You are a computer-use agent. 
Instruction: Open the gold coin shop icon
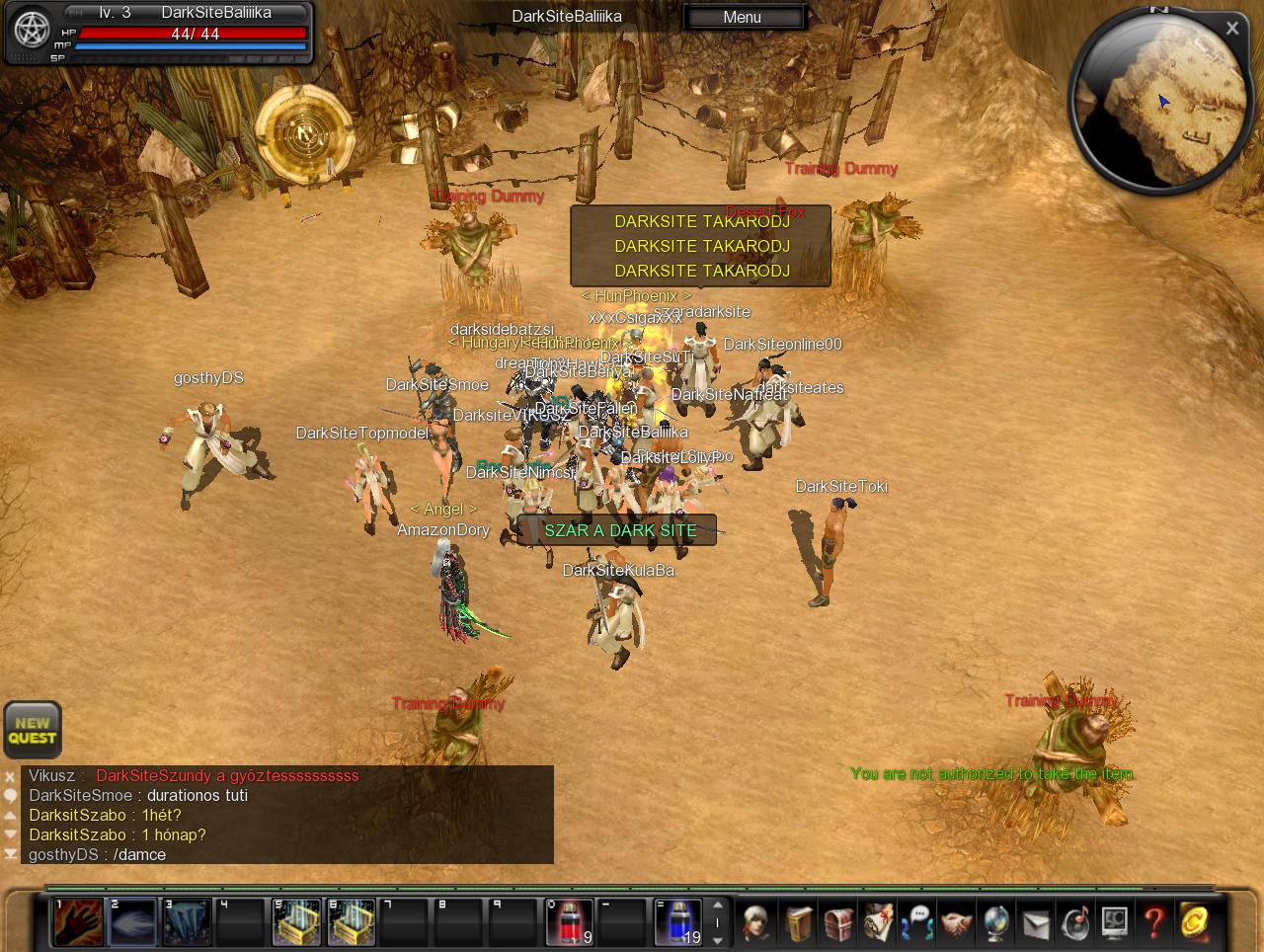(1194, 922)
